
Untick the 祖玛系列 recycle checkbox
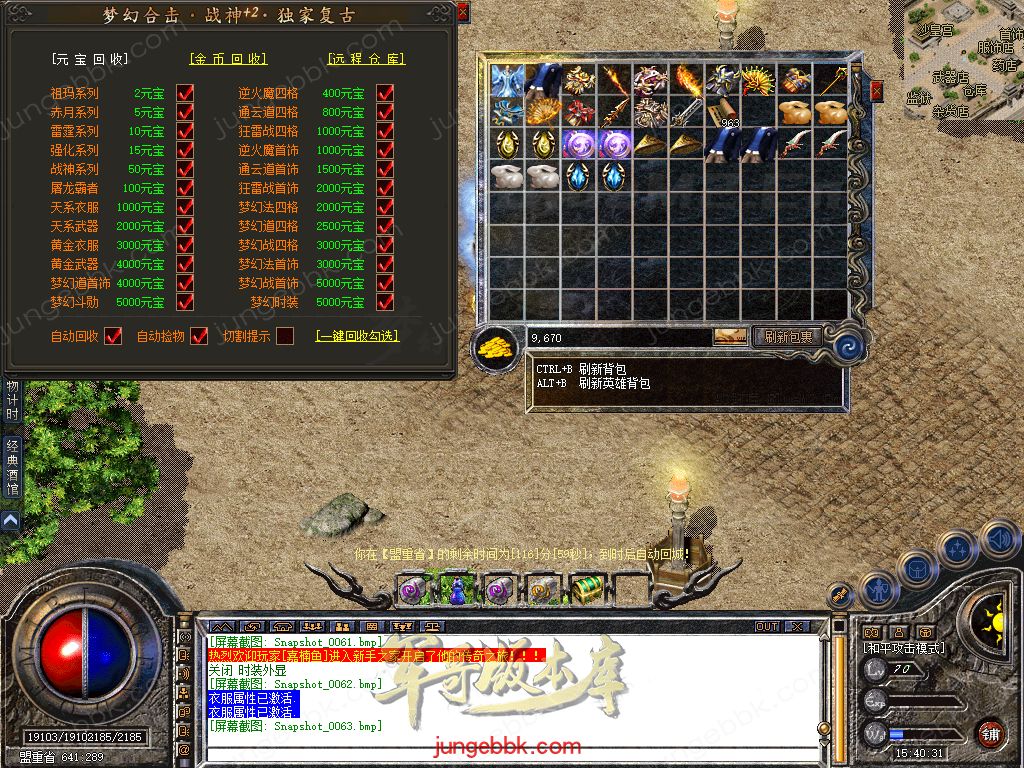pyautogui.click(x=185, y=93)
